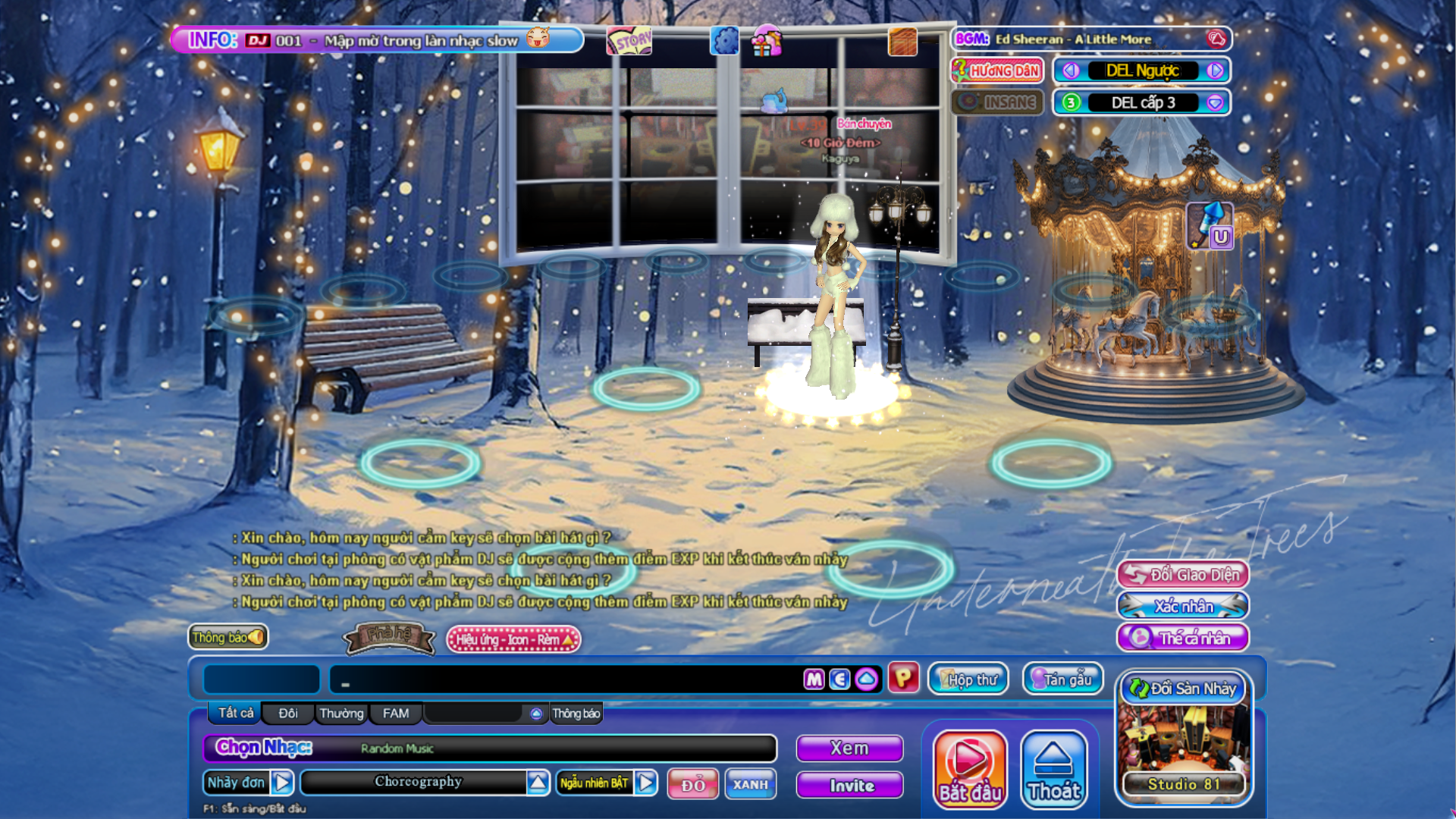Open the Hộp thư mailbox

click(969, 679)
